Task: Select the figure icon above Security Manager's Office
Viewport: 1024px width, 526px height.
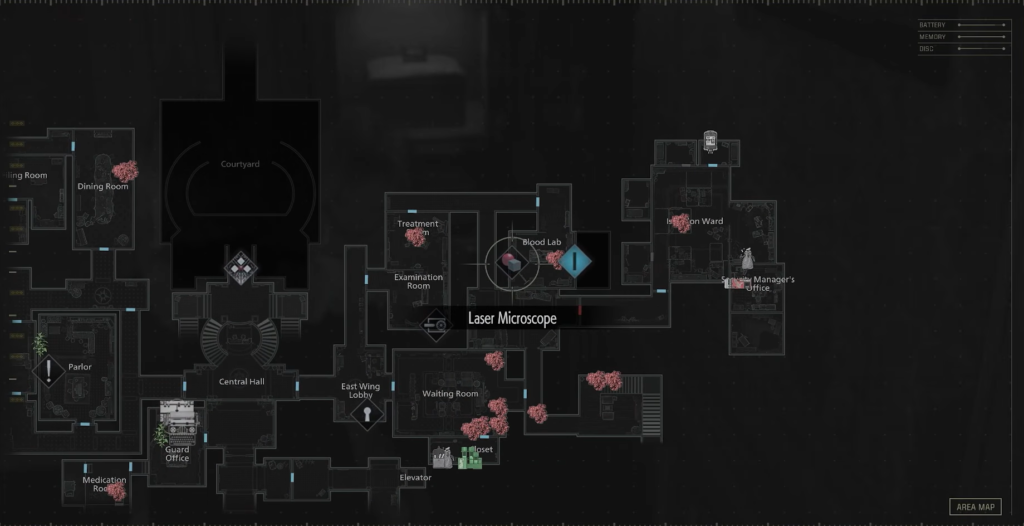Action: 746,259
